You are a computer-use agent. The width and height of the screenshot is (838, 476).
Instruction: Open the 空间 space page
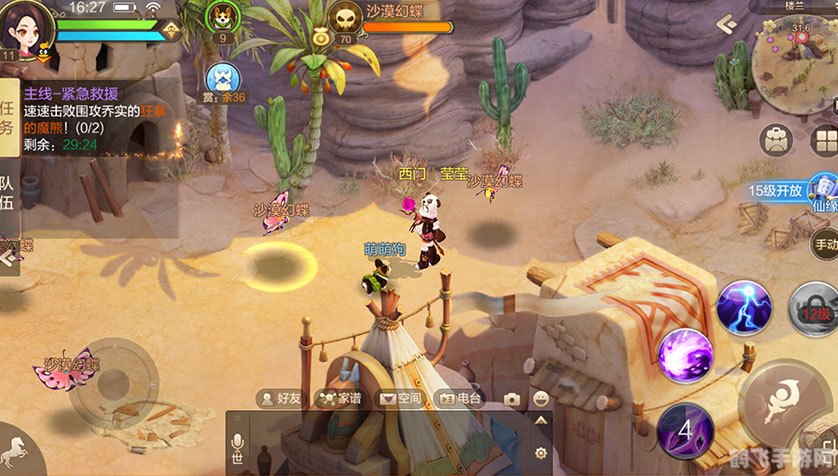pos(400,398)
